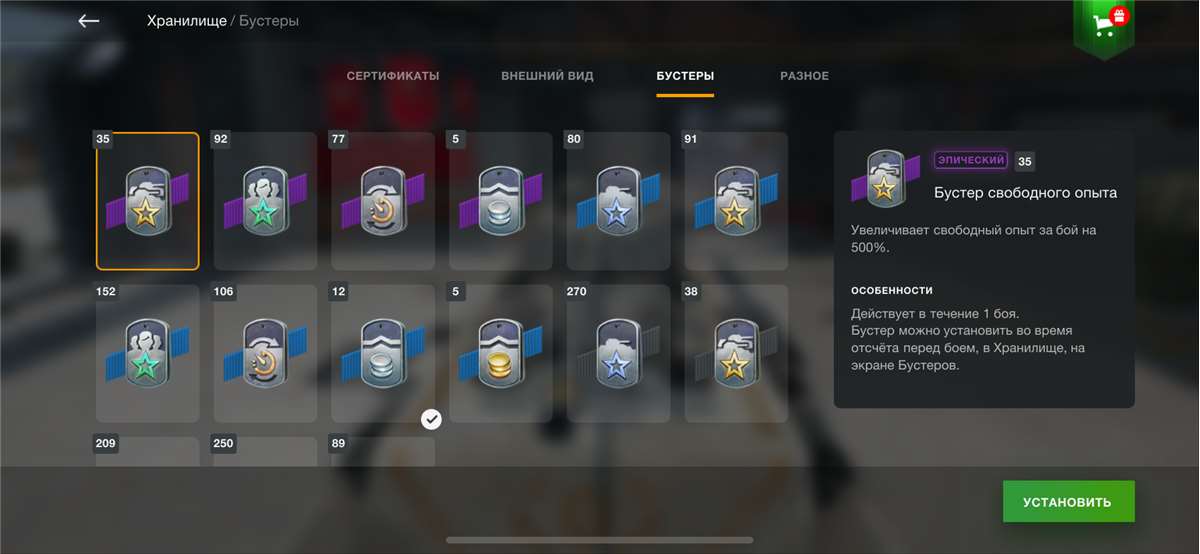
Task: Pick the booster with count 80
Action: pos(618,201)
